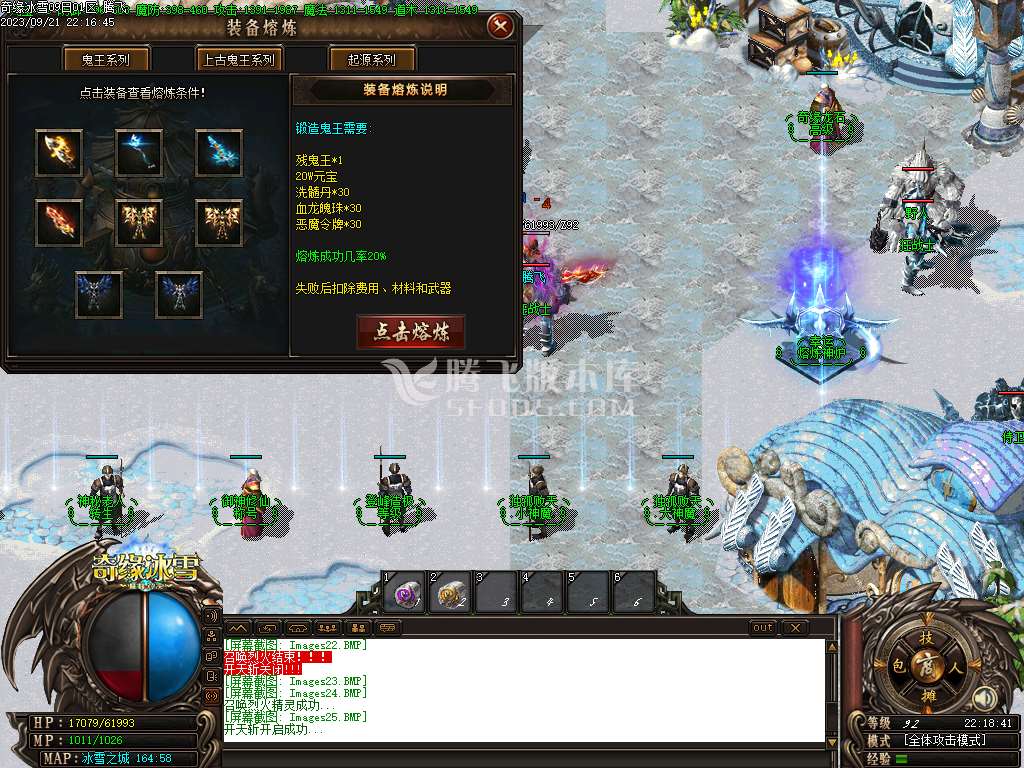1024x768 pixels.
Task: Use the purple scroll in hotbar slot 1
Action: [x=407, y=594]
